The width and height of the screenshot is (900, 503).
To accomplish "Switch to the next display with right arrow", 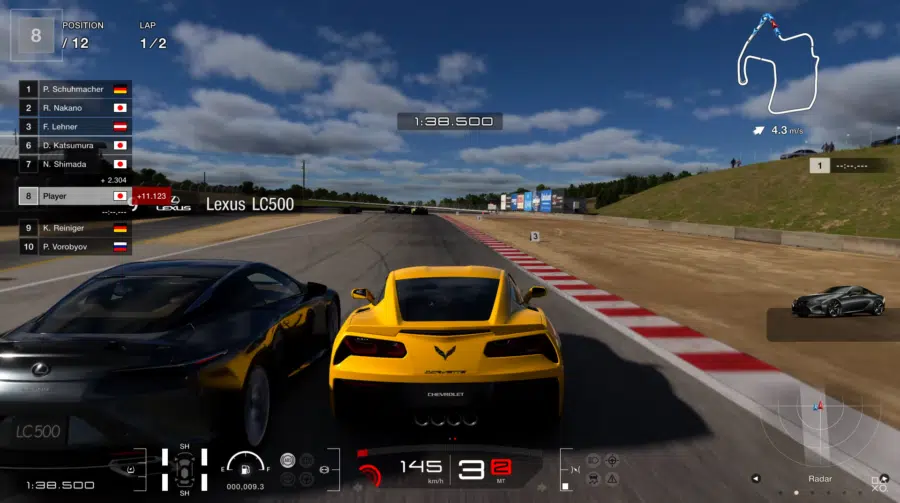I will [884, 477].
